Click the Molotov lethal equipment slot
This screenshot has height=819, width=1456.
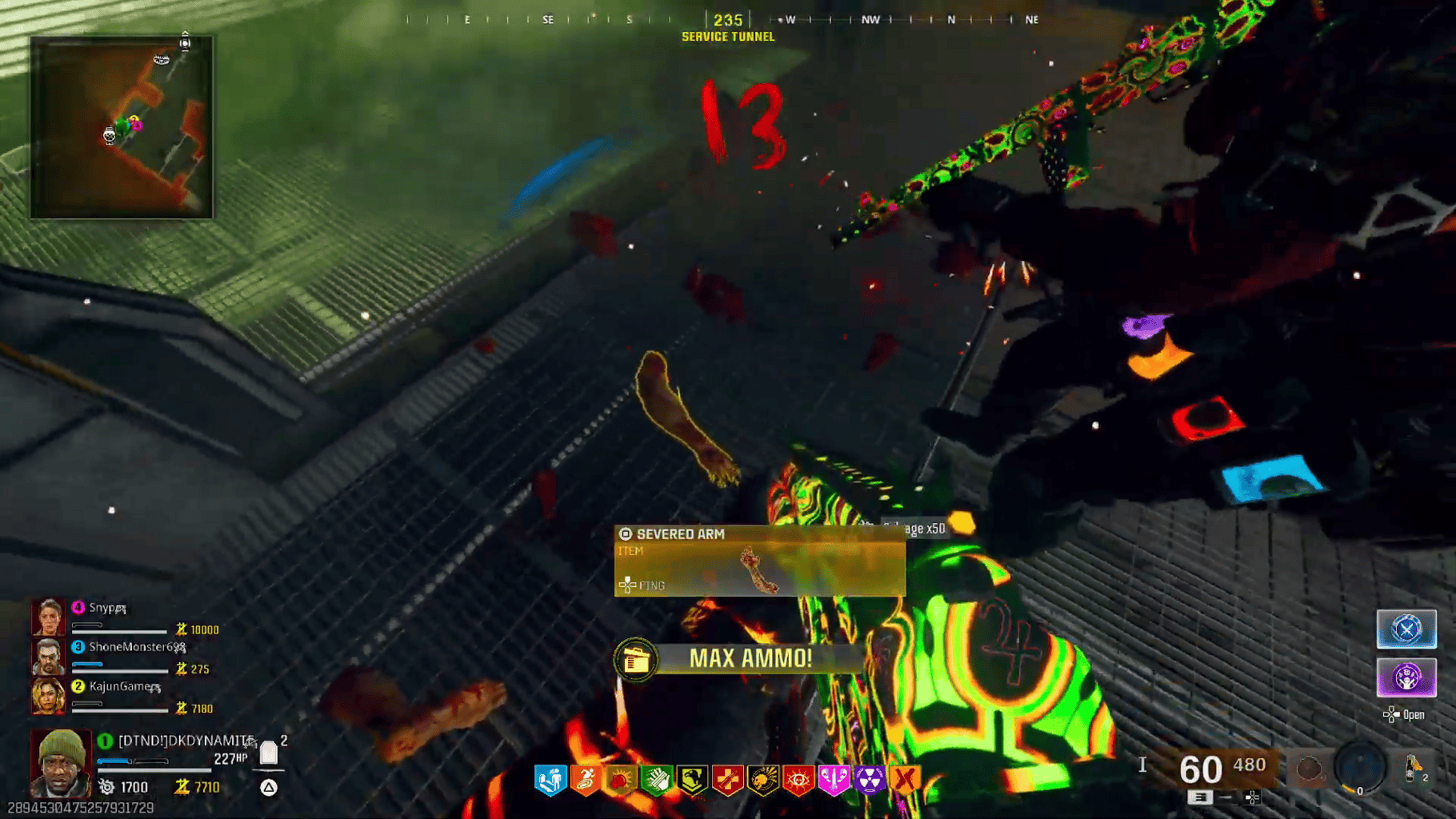(x=1411, y=769)
